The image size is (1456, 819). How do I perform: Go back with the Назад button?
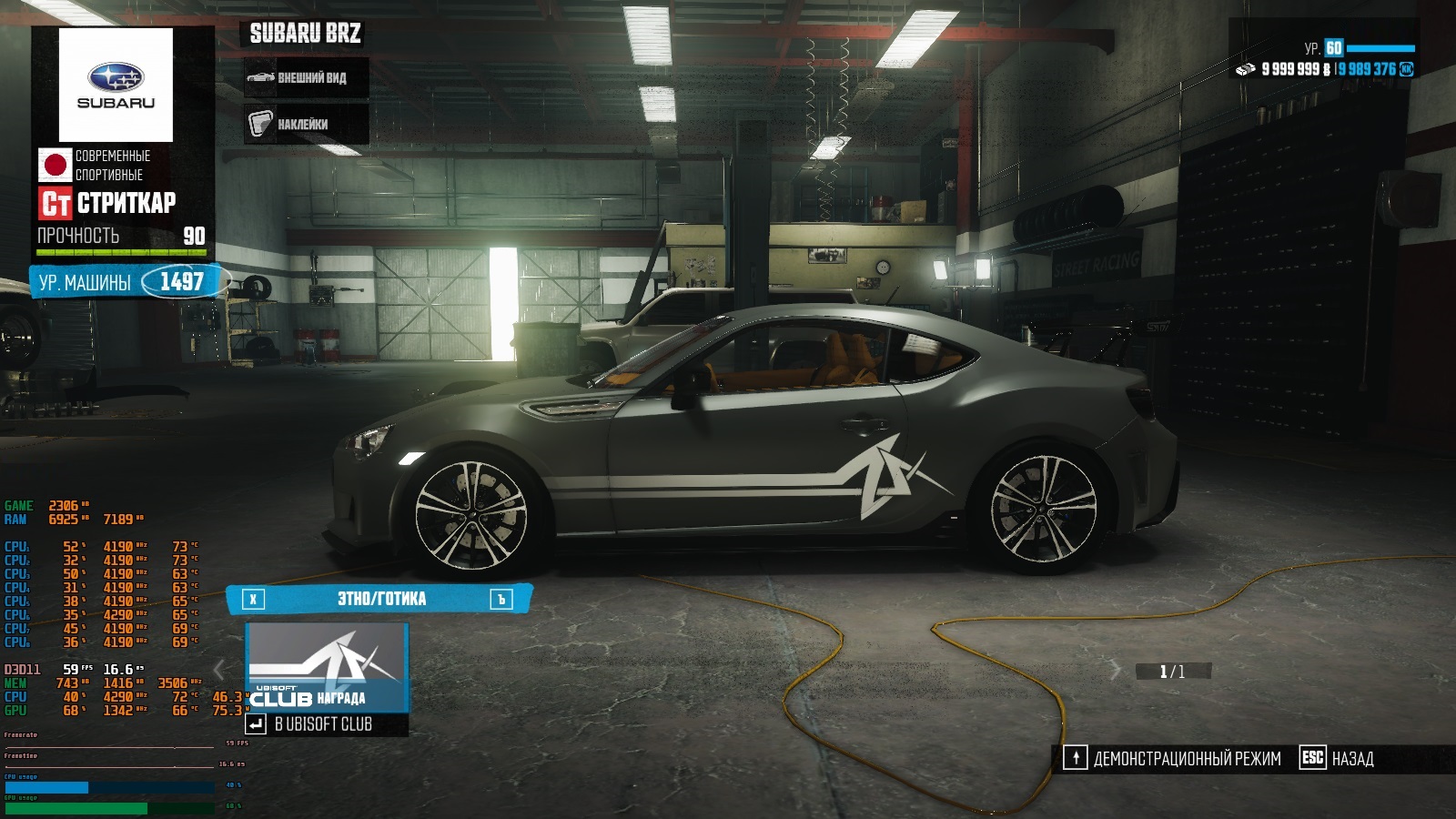[1338, 758]
